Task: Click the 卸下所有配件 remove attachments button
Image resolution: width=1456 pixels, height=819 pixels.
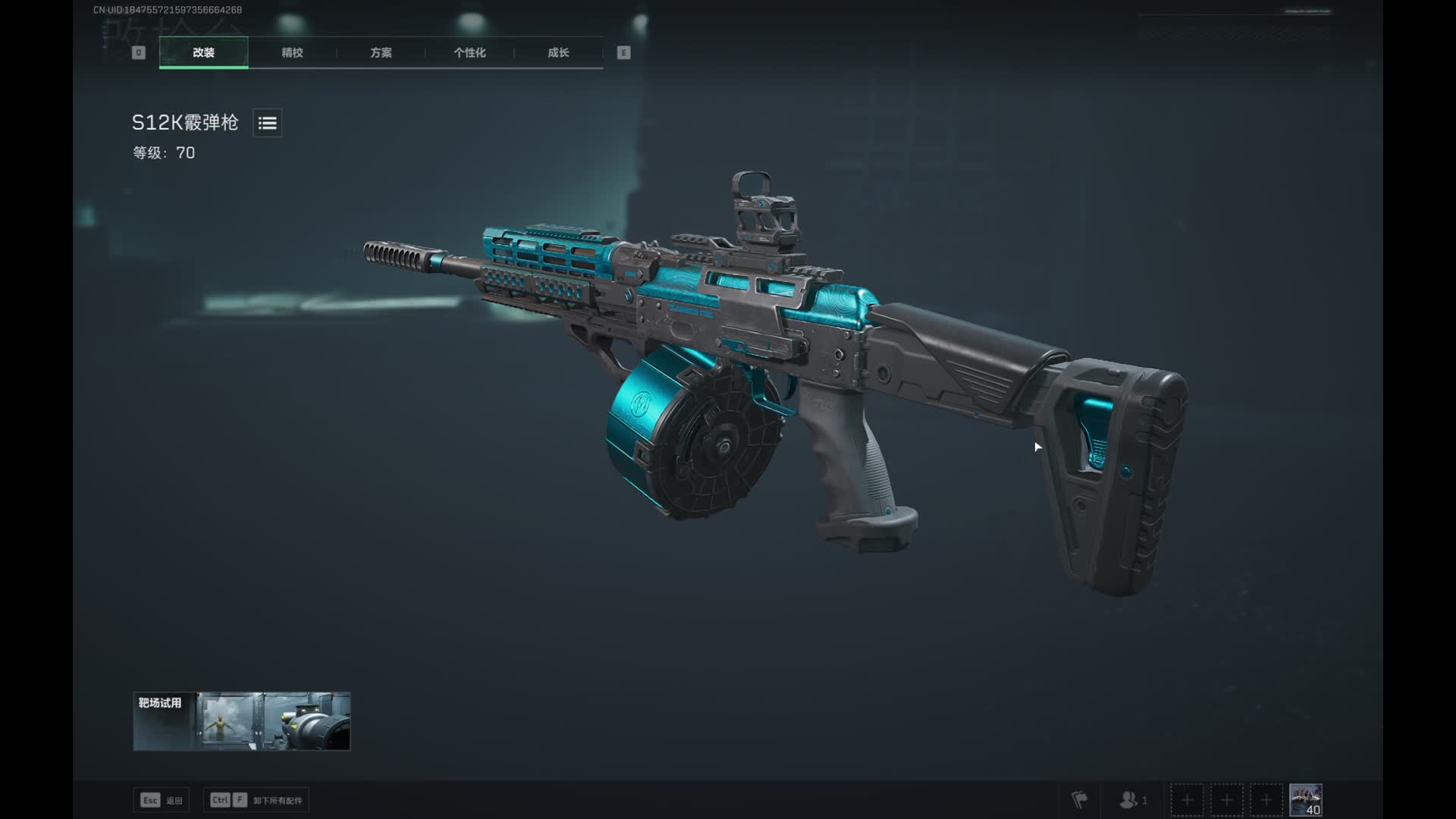Action: [256, 800]
